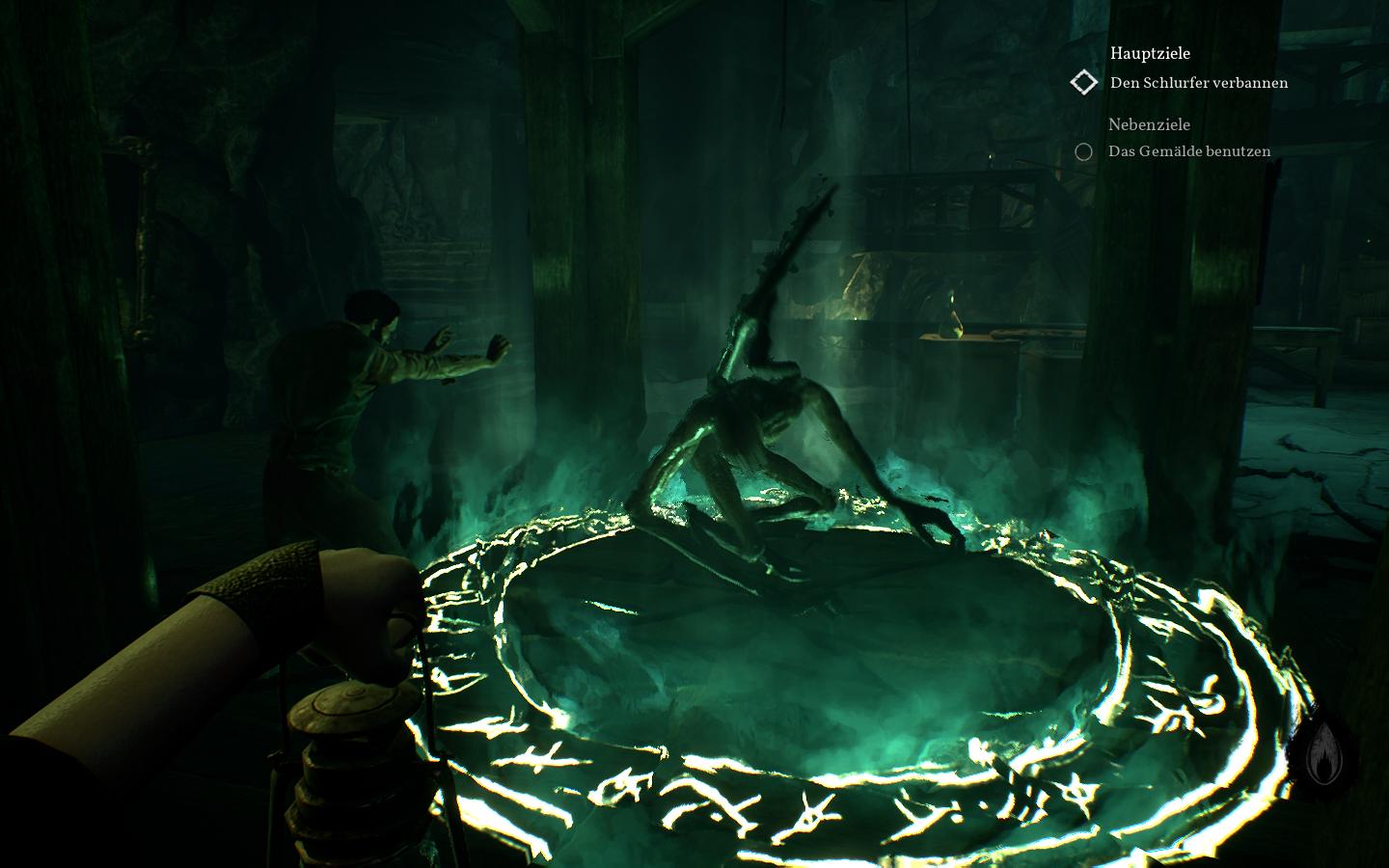Select the side objective 'Das Gemälde benutzen'
The width and height of the screenshot is (1389, 868).
point(1189,151)
